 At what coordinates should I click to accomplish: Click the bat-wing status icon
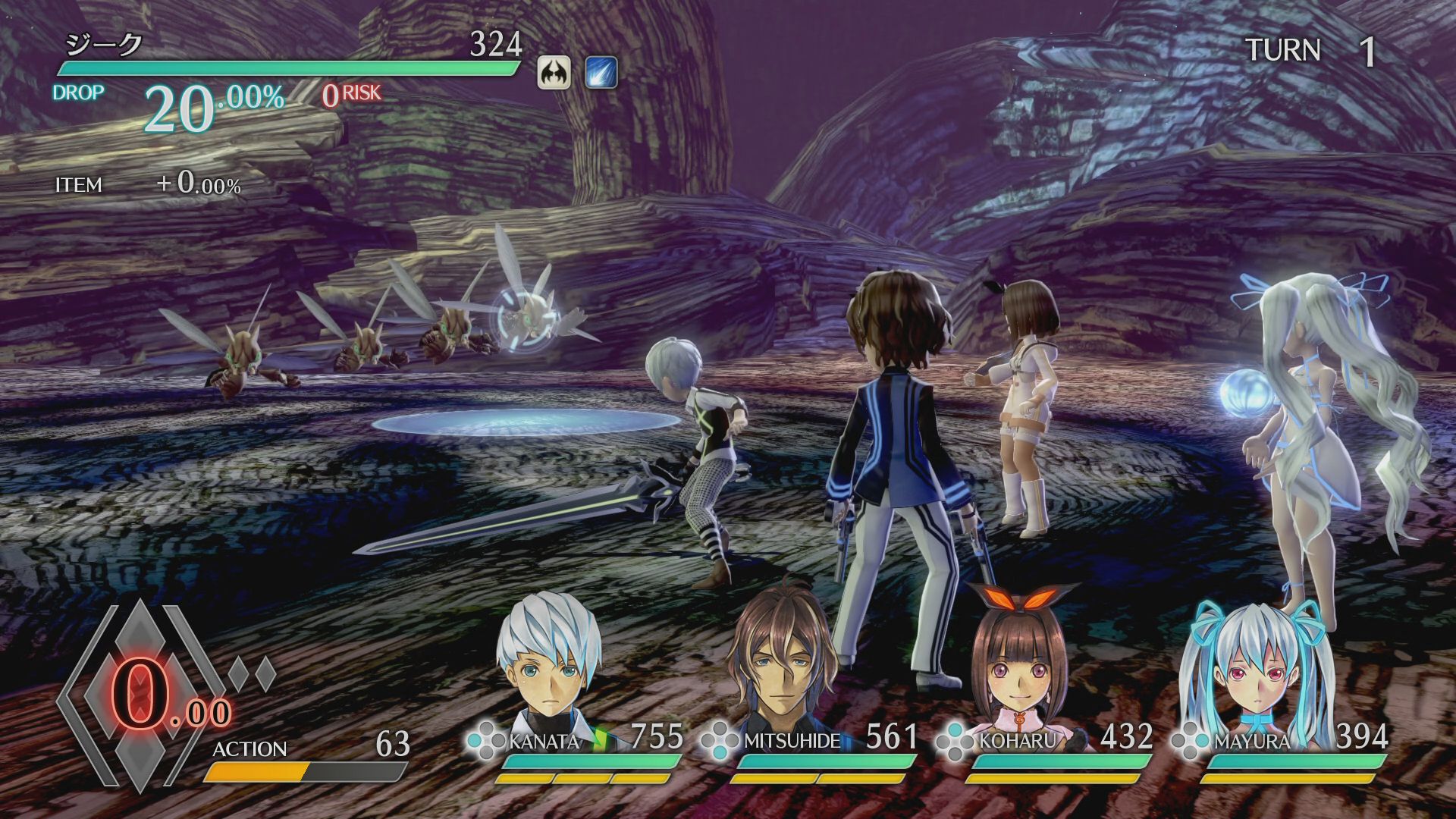(x=554, y=74)
